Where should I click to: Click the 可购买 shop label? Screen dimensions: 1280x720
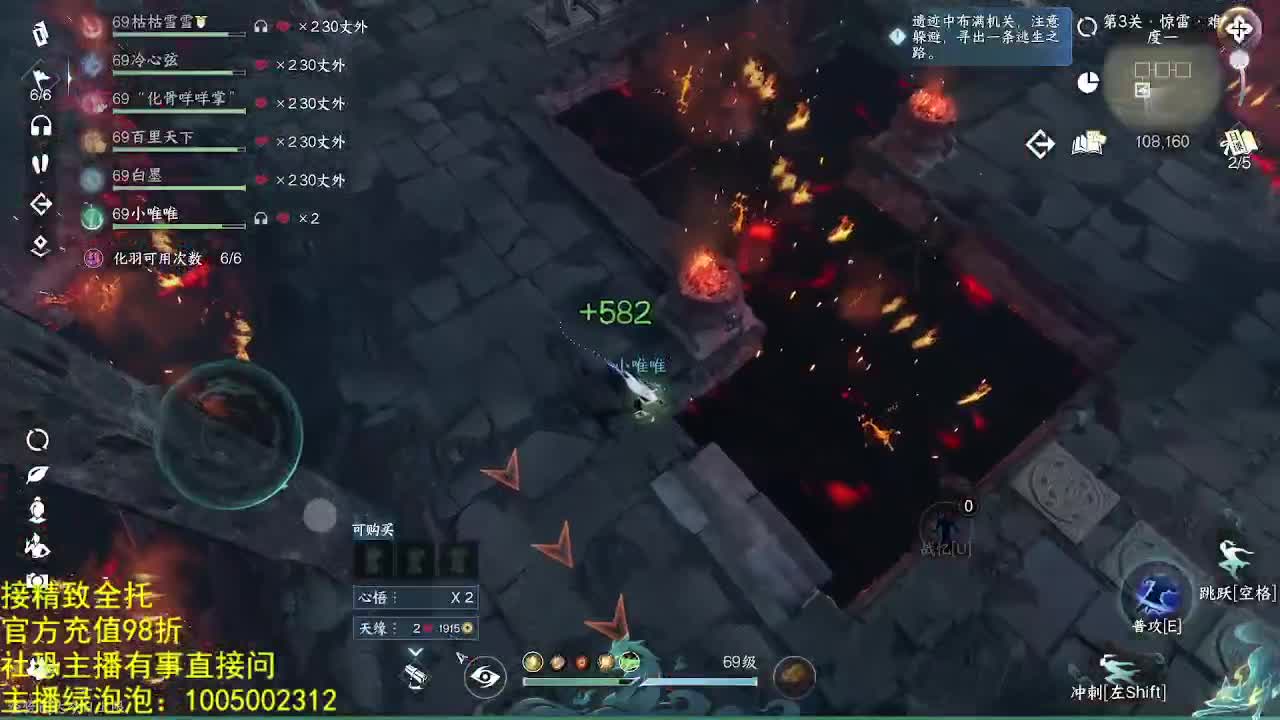[x=373, y=530]
